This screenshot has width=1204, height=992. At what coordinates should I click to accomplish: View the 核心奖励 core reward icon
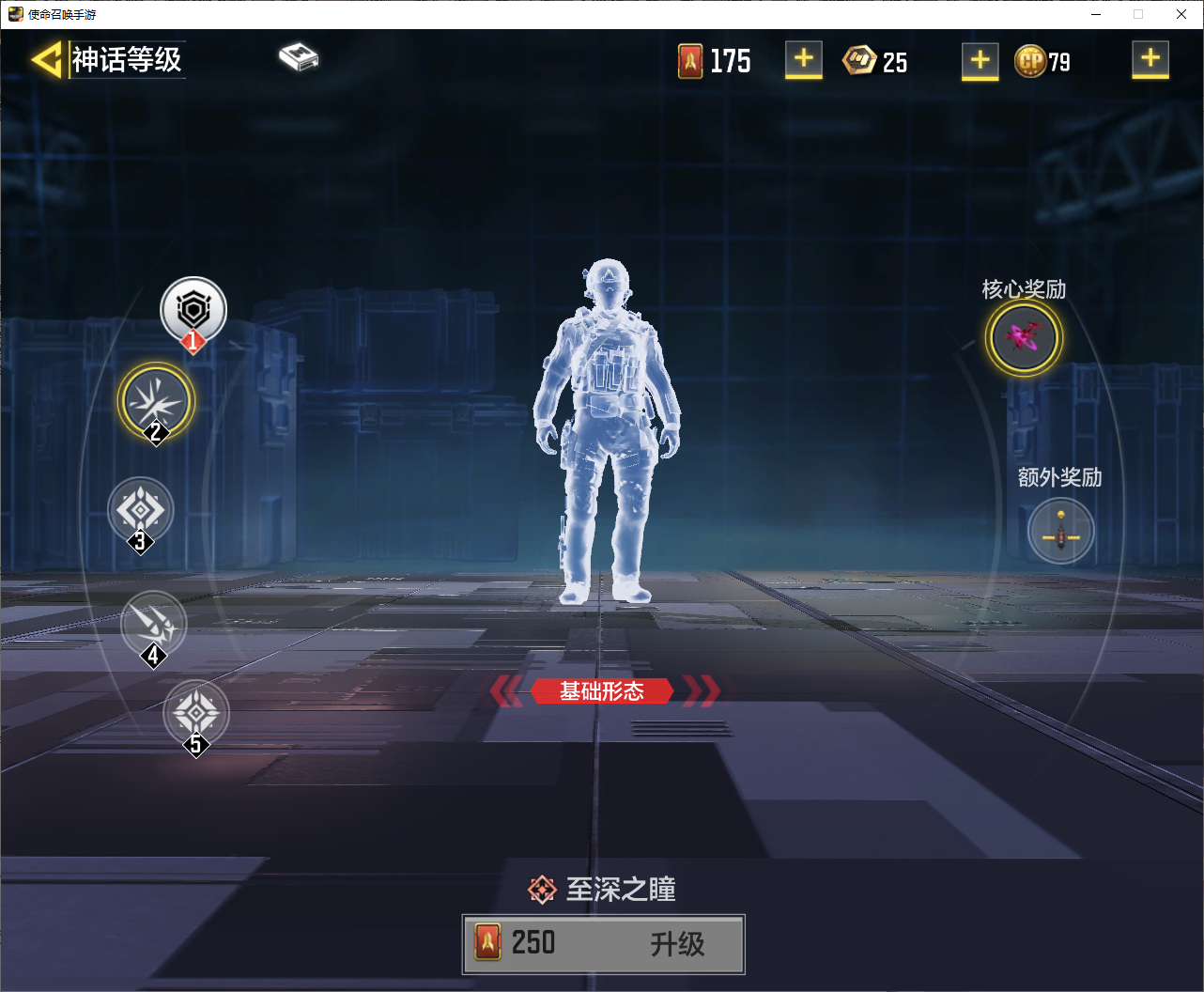[x=1024, y=337]
